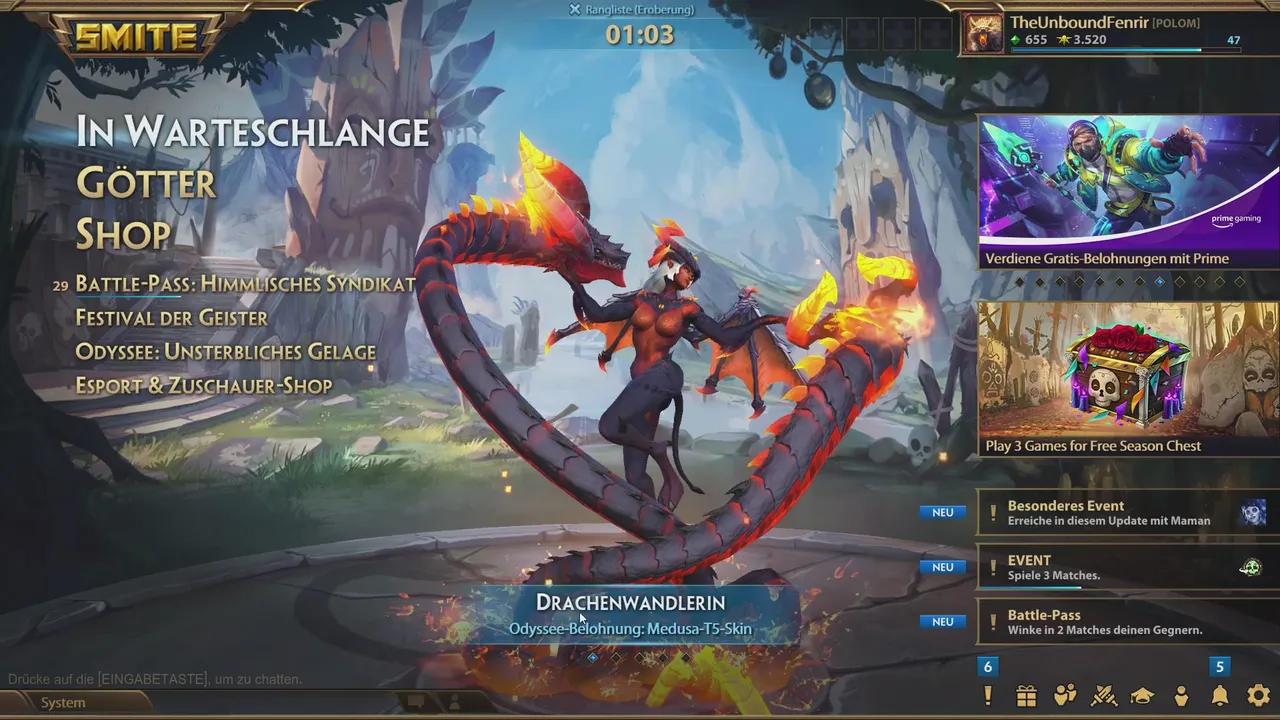1280x720 pixels.
Task: Click TheUnboundFenrir's wolf portrait
Action: [x=983, y=32]
